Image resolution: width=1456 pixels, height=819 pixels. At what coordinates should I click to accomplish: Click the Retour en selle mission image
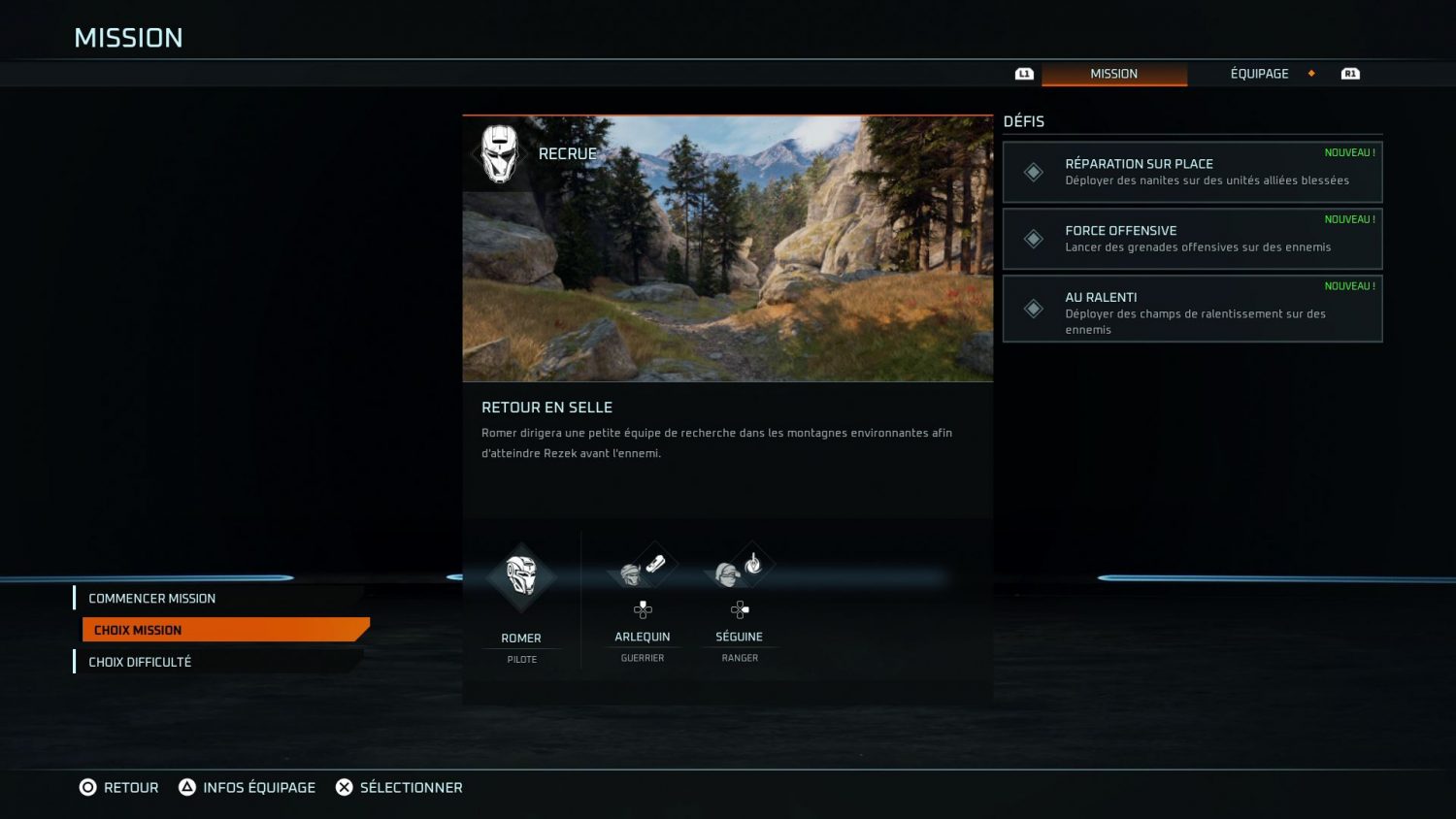tap(727, 249)
